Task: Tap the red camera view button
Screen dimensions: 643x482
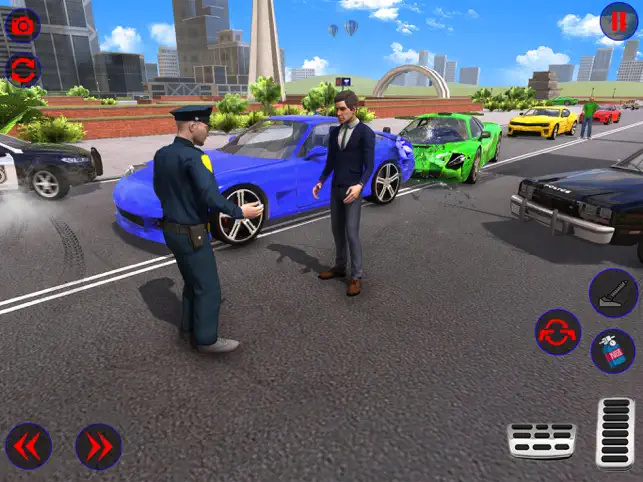Action: point(22,24)
